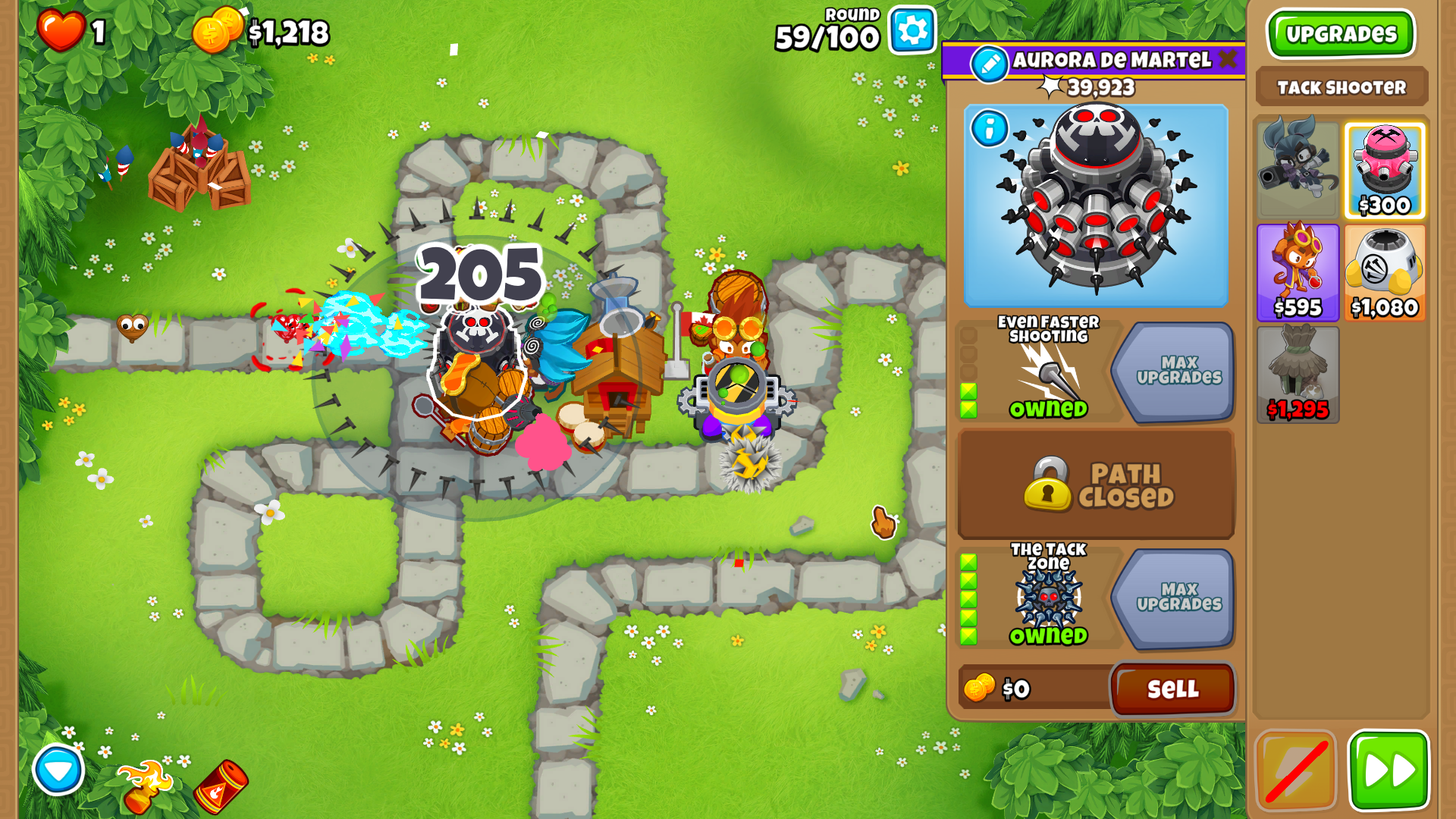Image resolution: width=1456 pixels, height=819 pixels.
Task: Select the $300 tack shooter tower
Action: 1384,171
